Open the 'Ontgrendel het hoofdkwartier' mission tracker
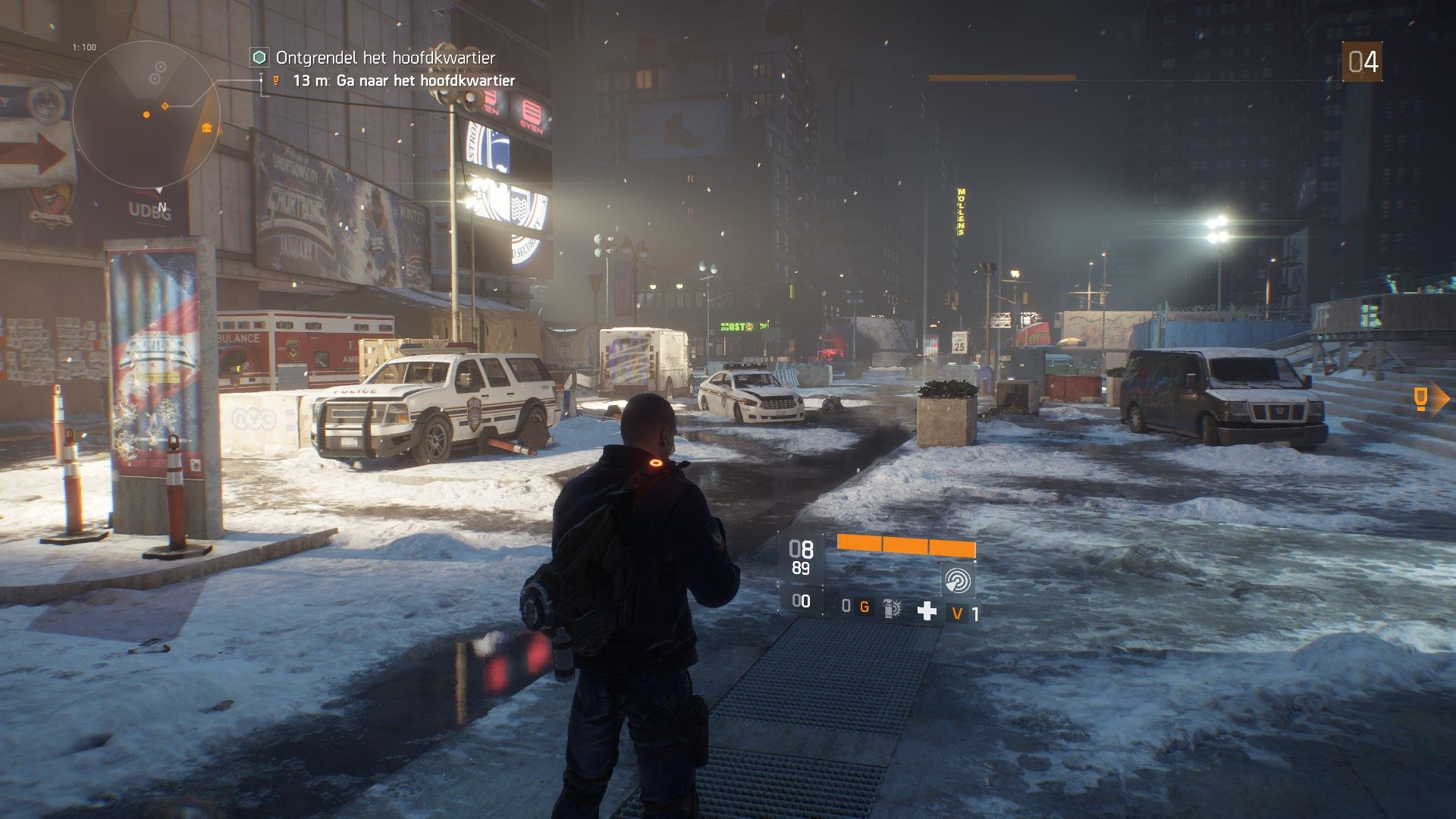1456x819 pixels. point(384,58)
